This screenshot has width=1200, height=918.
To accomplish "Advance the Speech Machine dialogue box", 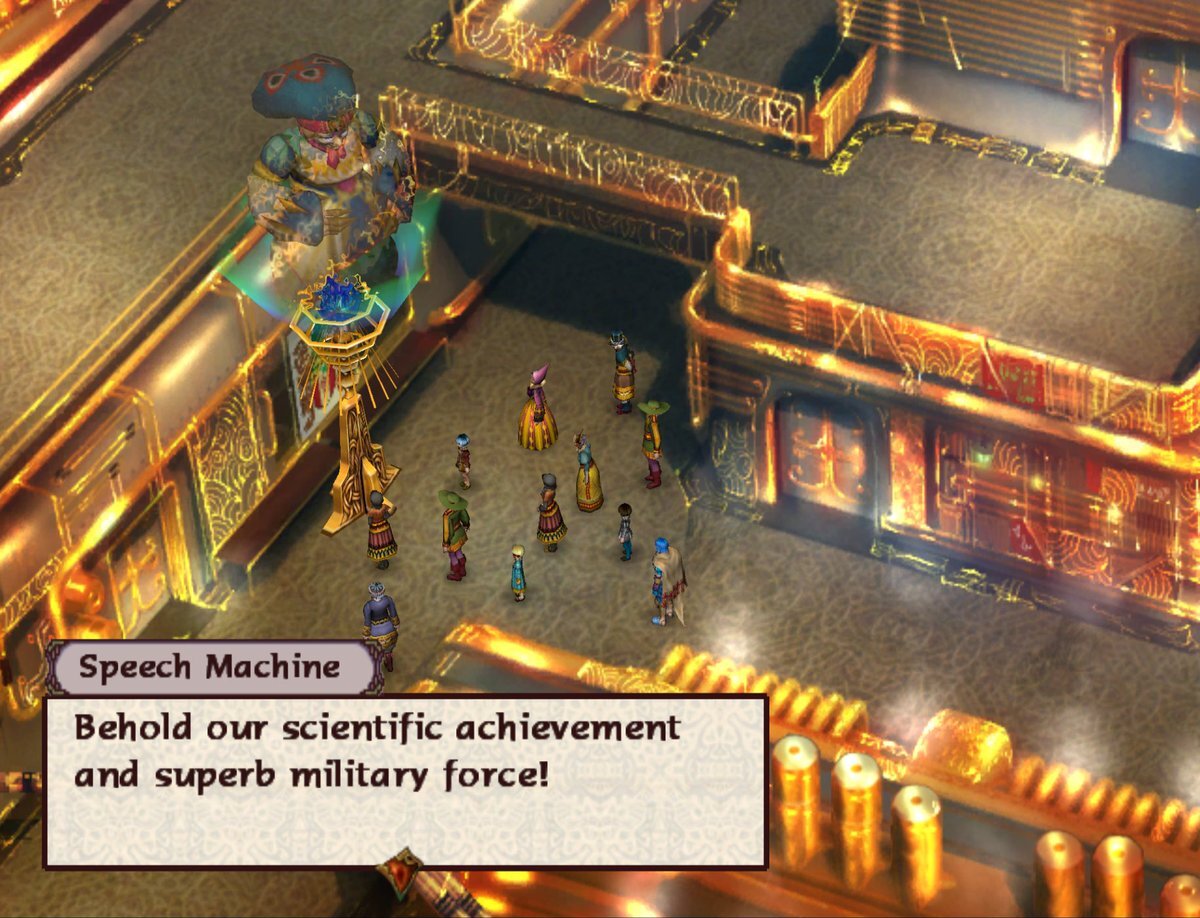I will (405, 780).
